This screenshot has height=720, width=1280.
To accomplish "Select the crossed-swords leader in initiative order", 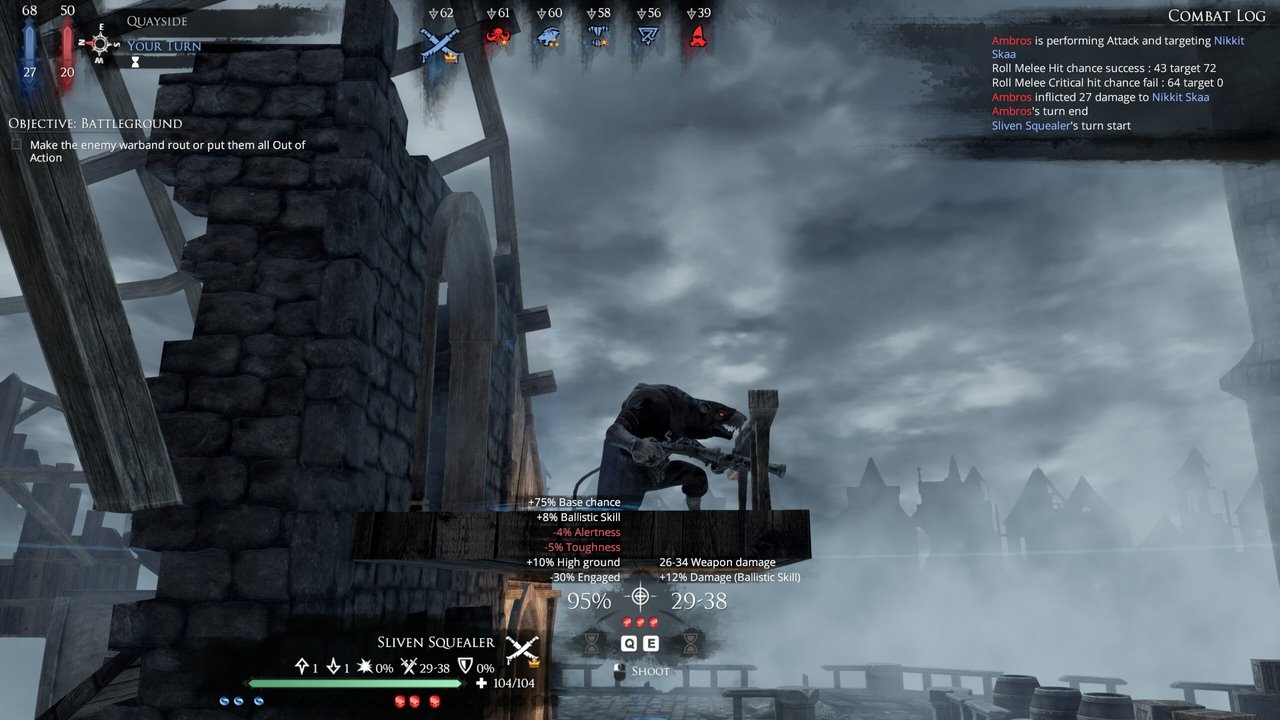I will pyautogui.click(x=439, y=42).
